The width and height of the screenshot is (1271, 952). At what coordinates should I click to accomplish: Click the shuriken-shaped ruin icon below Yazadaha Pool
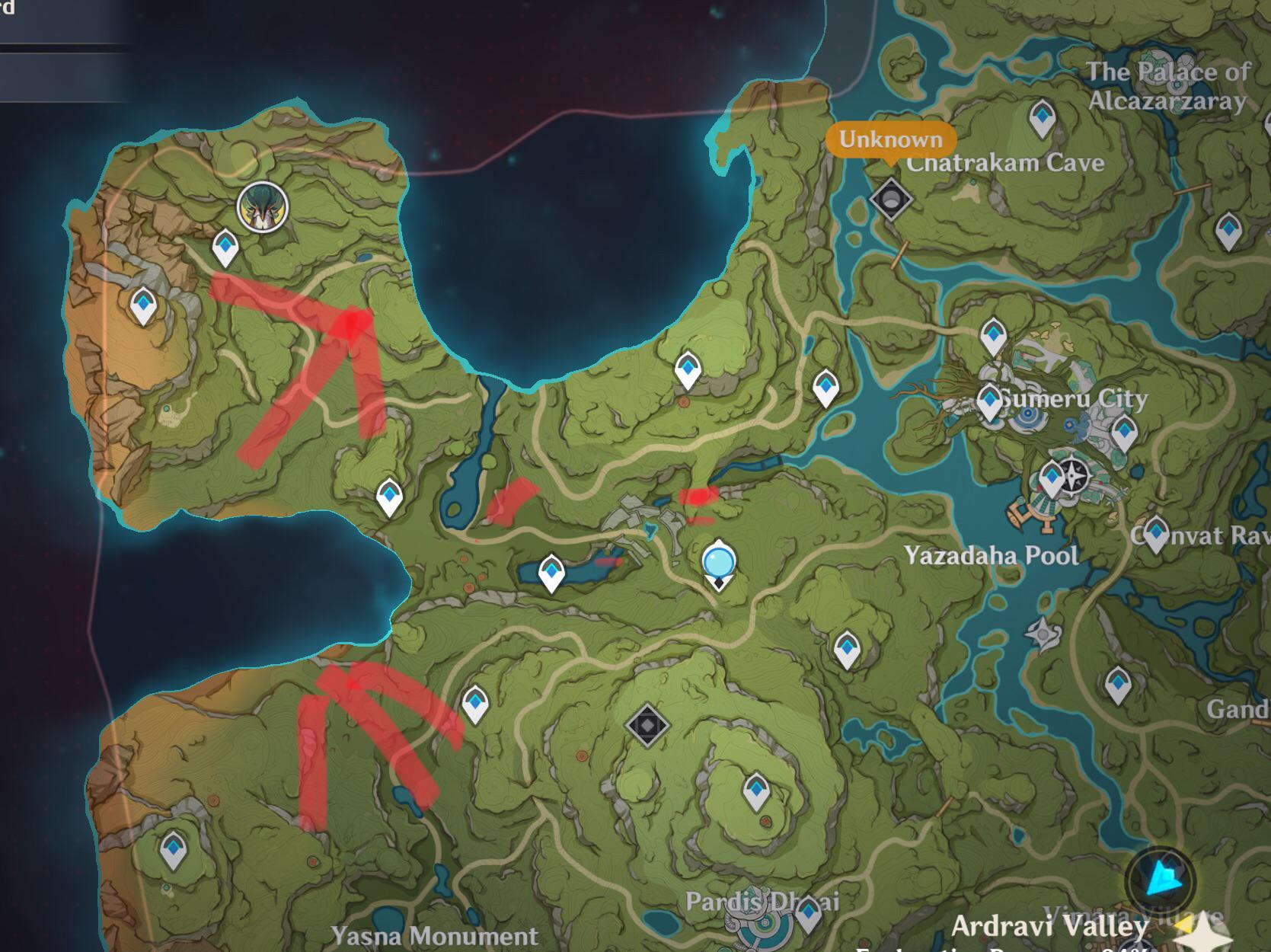(1043, 634)
